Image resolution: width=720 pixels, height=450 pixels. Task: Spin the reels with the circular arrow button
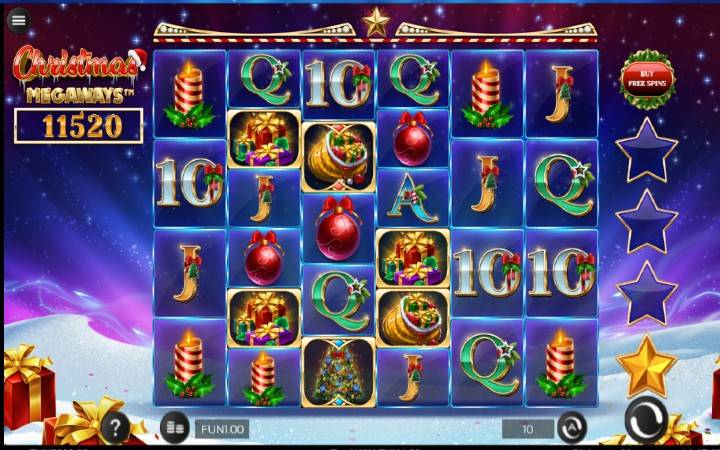point(646,420)
